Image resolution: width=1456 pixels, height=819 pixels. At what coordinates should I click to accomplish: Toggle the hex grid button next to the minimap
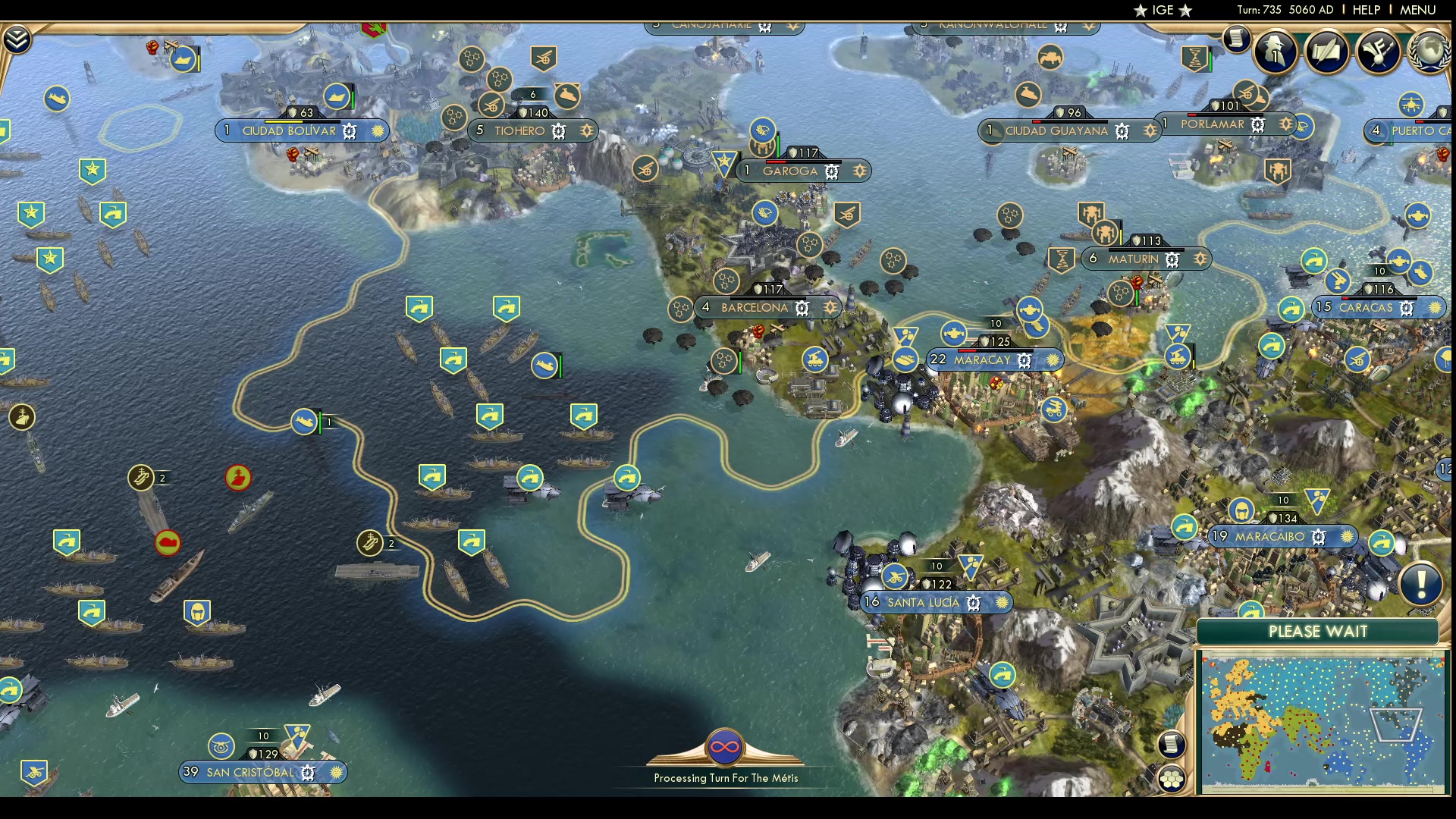pyautogui.click(x=1172, y=778)
